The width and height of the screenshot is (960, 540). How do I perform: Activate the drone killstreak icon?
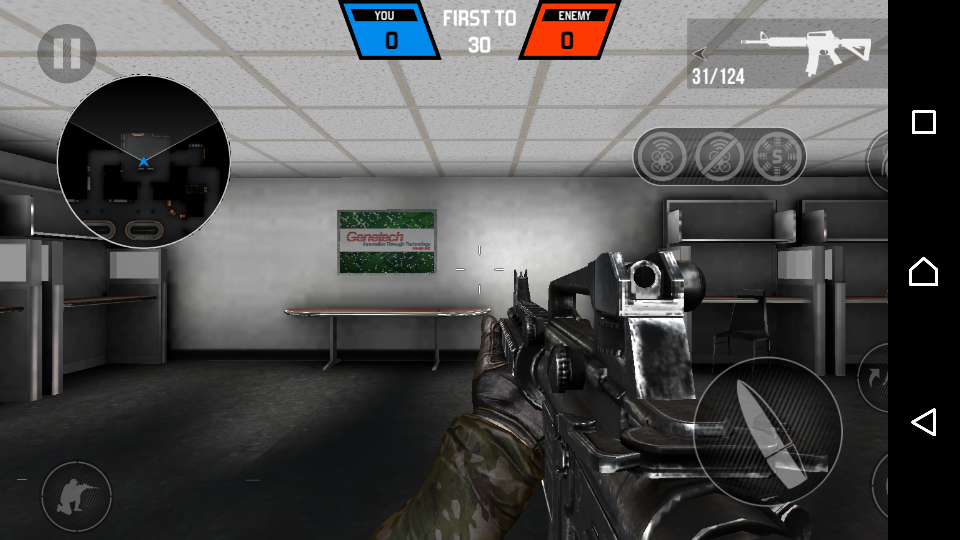point(660,156)
